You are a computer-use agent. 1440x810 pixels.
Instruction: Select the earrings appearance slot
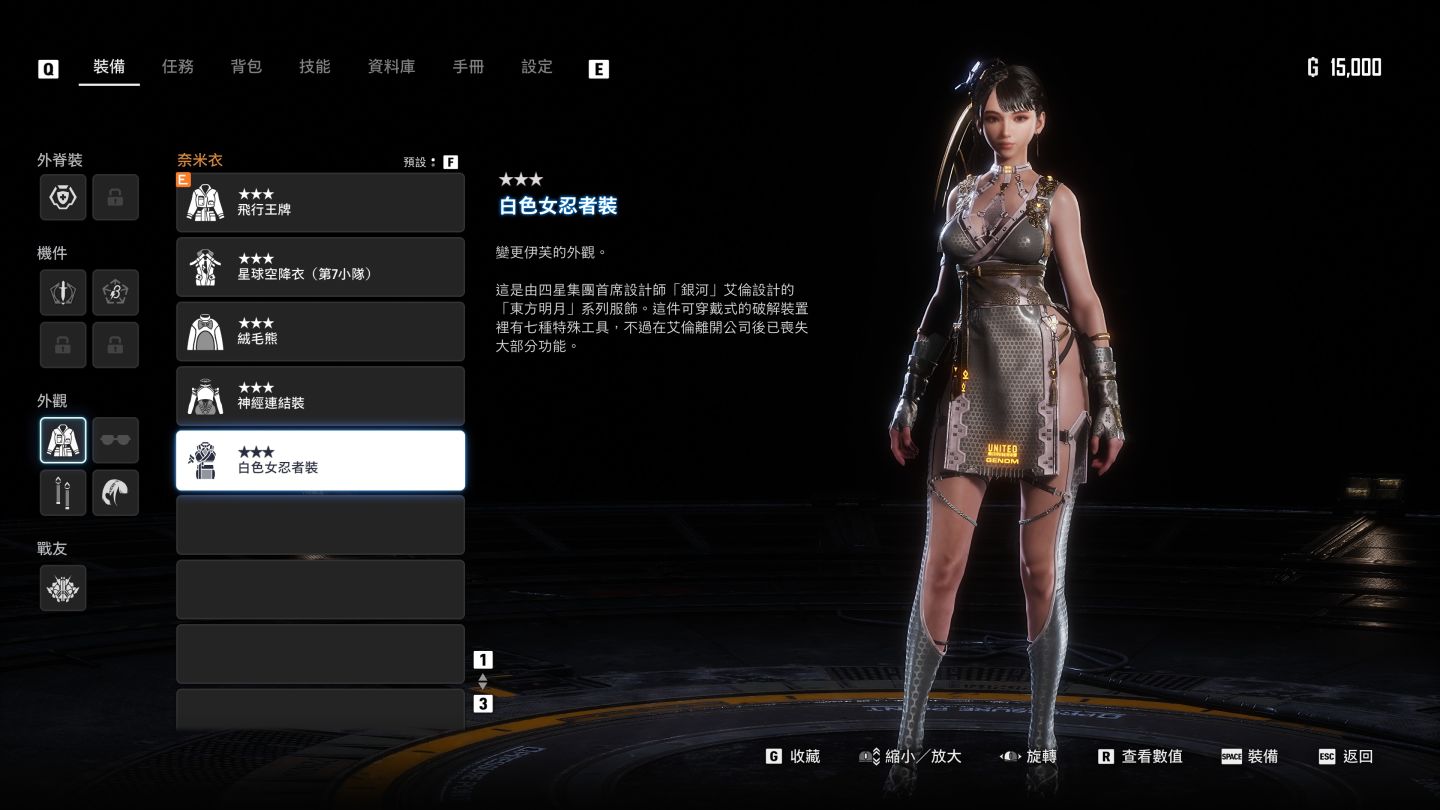click(63, 493)
